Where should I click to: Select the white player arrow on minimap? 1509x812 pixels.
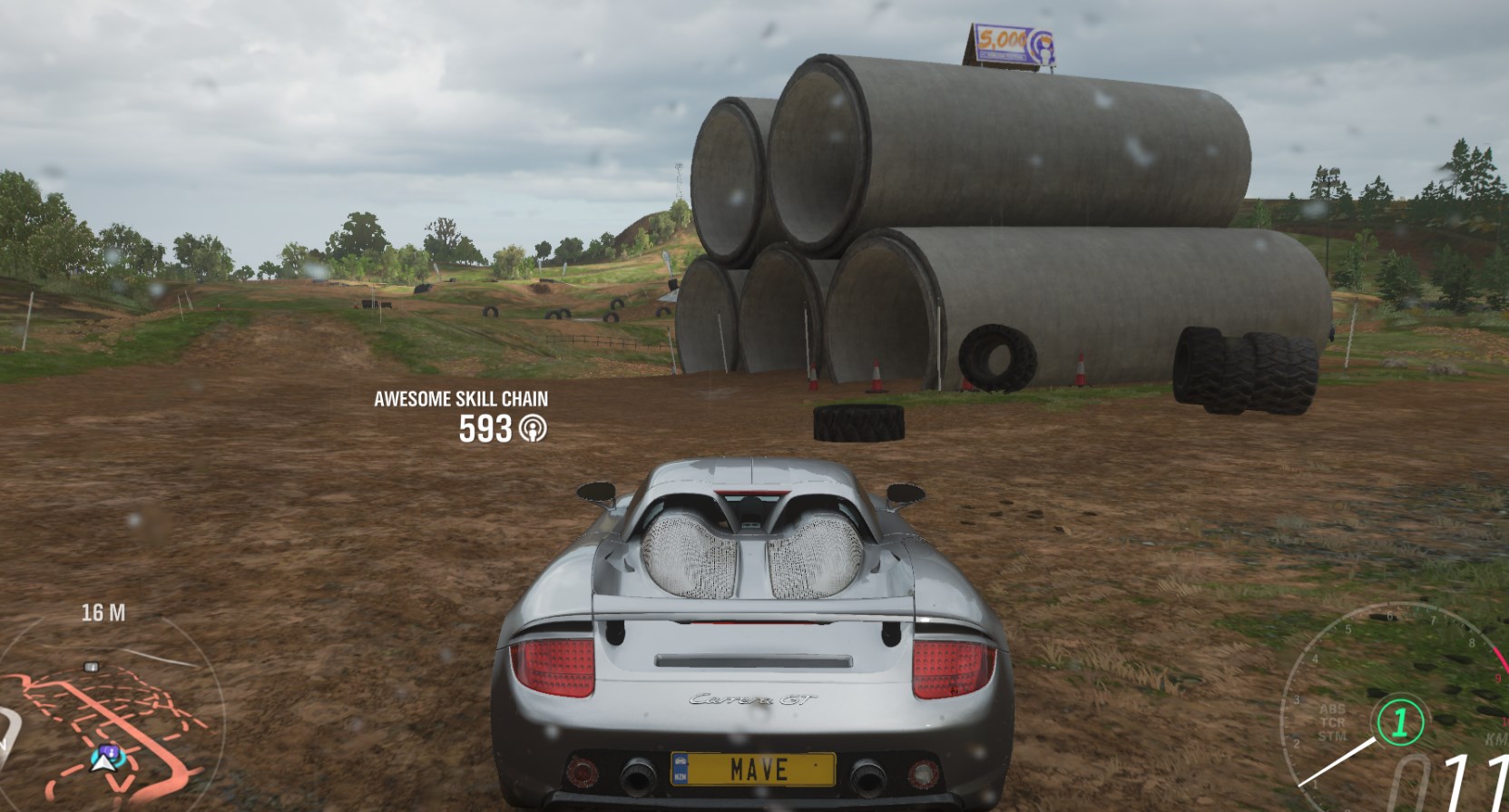tap(103, 760)
